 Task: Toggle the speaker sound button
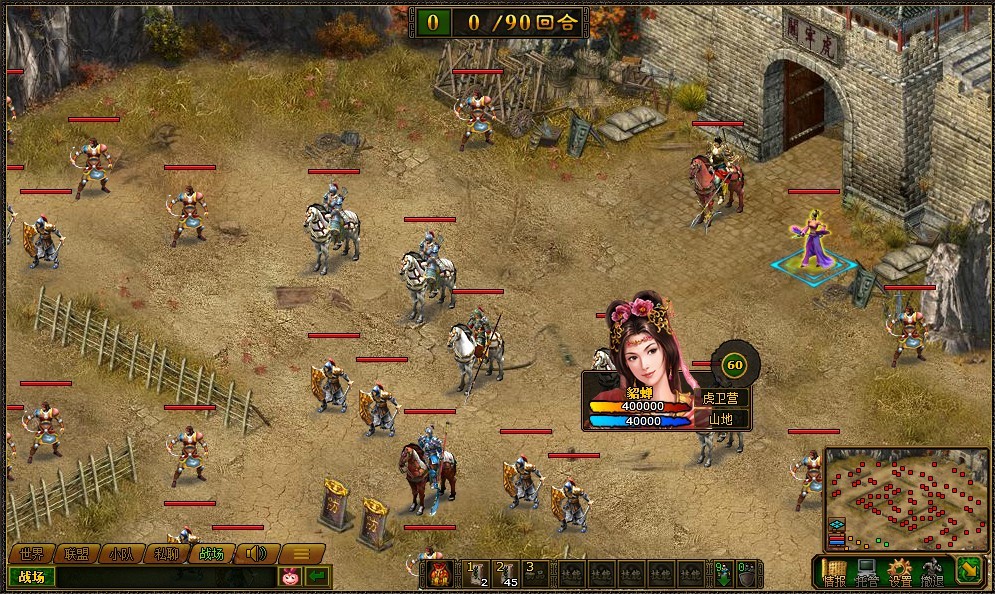tap(256, 553)
